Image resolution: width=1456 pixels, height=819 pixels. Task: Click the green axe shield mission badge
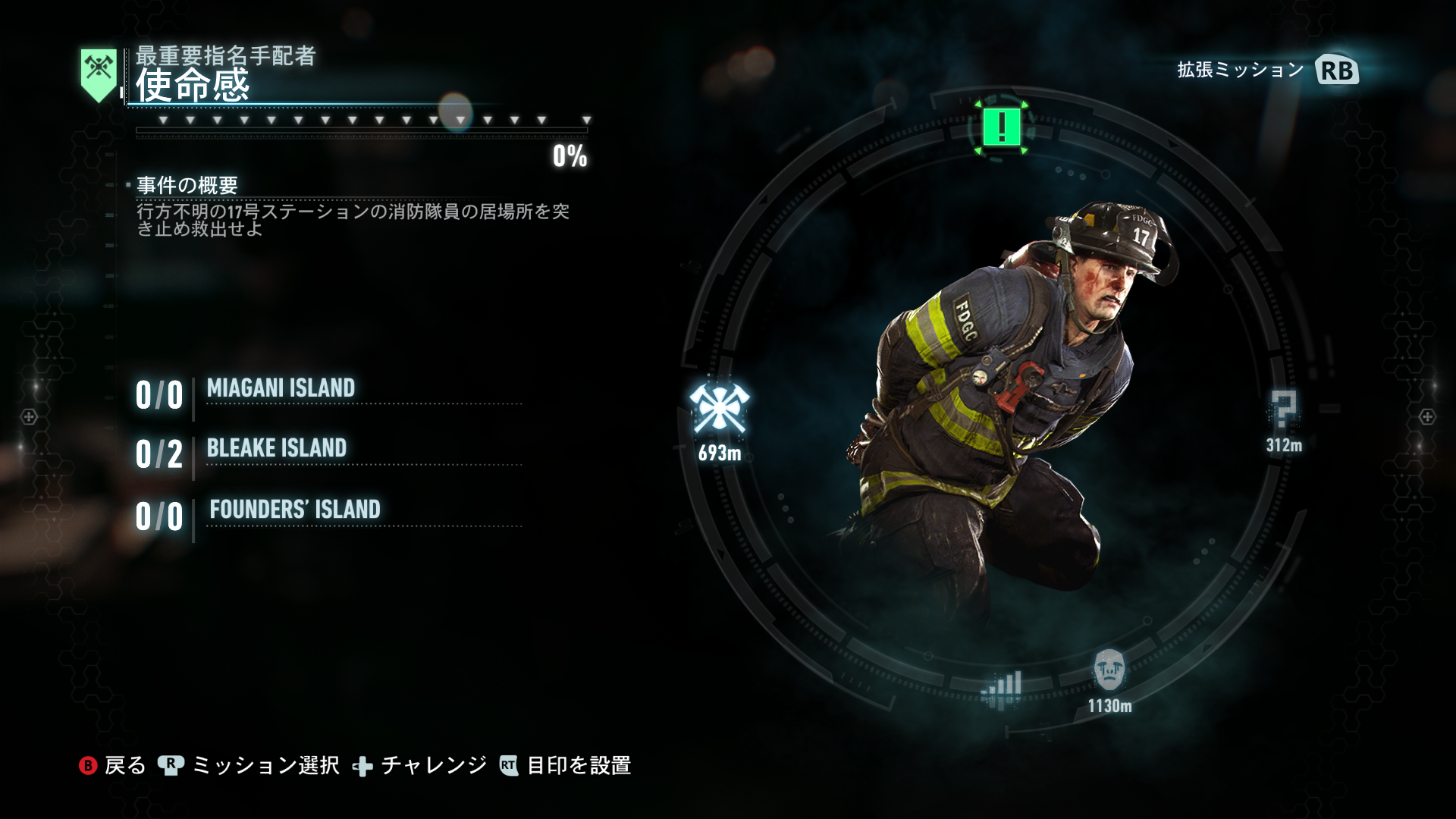coord(99,74)
